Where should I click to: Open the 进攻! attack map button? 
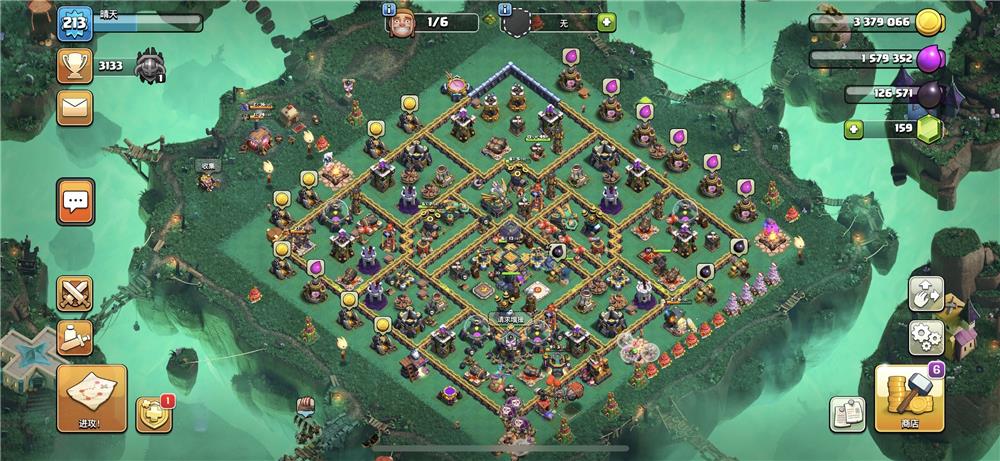pyautogui.click(x=91, y=397)
